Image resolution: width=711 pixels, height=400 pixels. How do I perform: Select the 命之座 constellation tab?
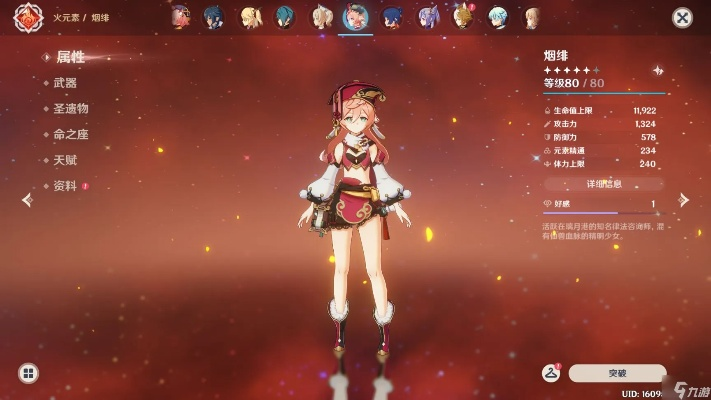[71, 135]
